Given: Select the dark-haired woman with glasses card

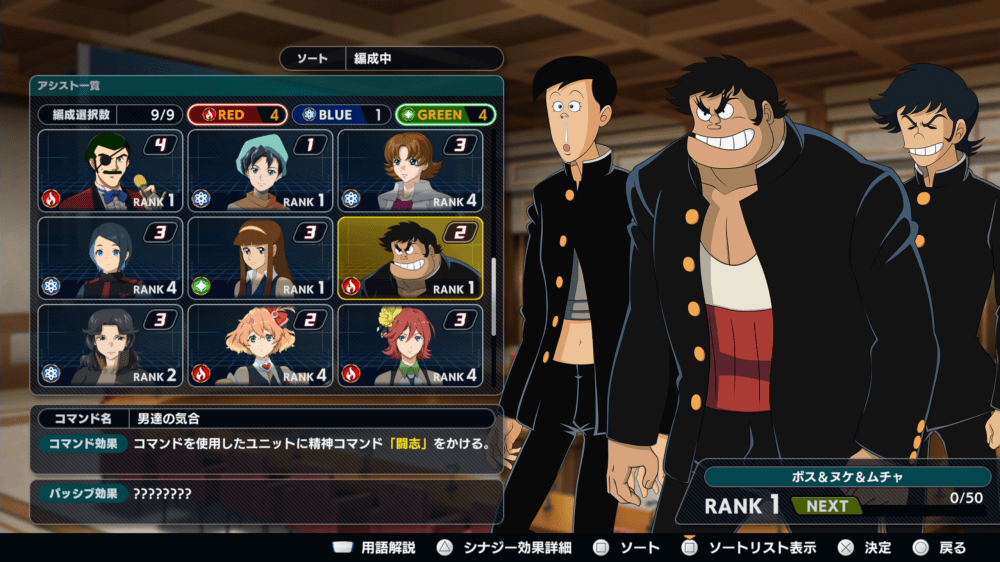Looking at the screenshot, I should click(x=110, y=345).
